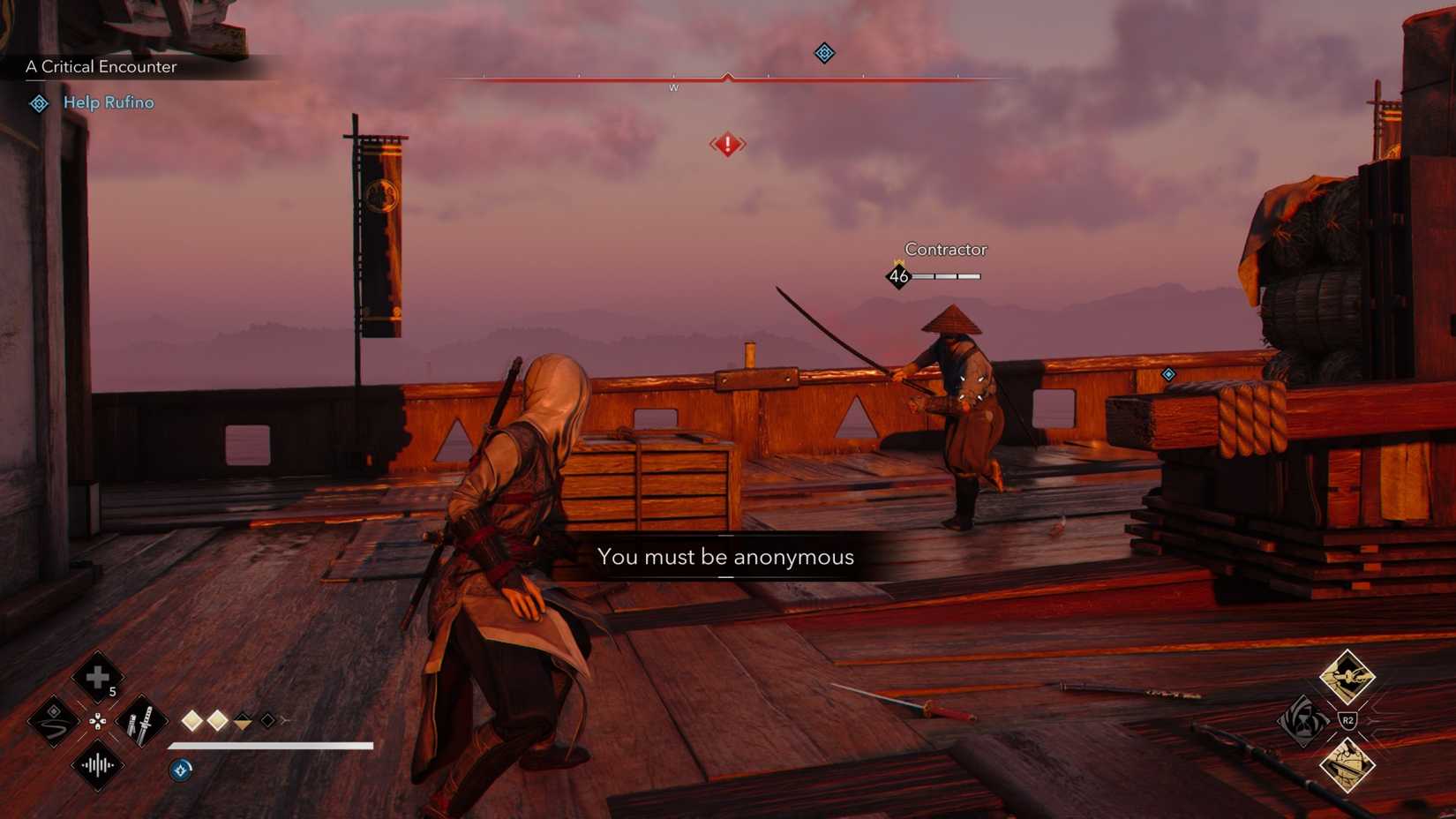Click the blue ability charge circle
The width and height of the screenshot is (1456, 819).
tap(180, 770)
